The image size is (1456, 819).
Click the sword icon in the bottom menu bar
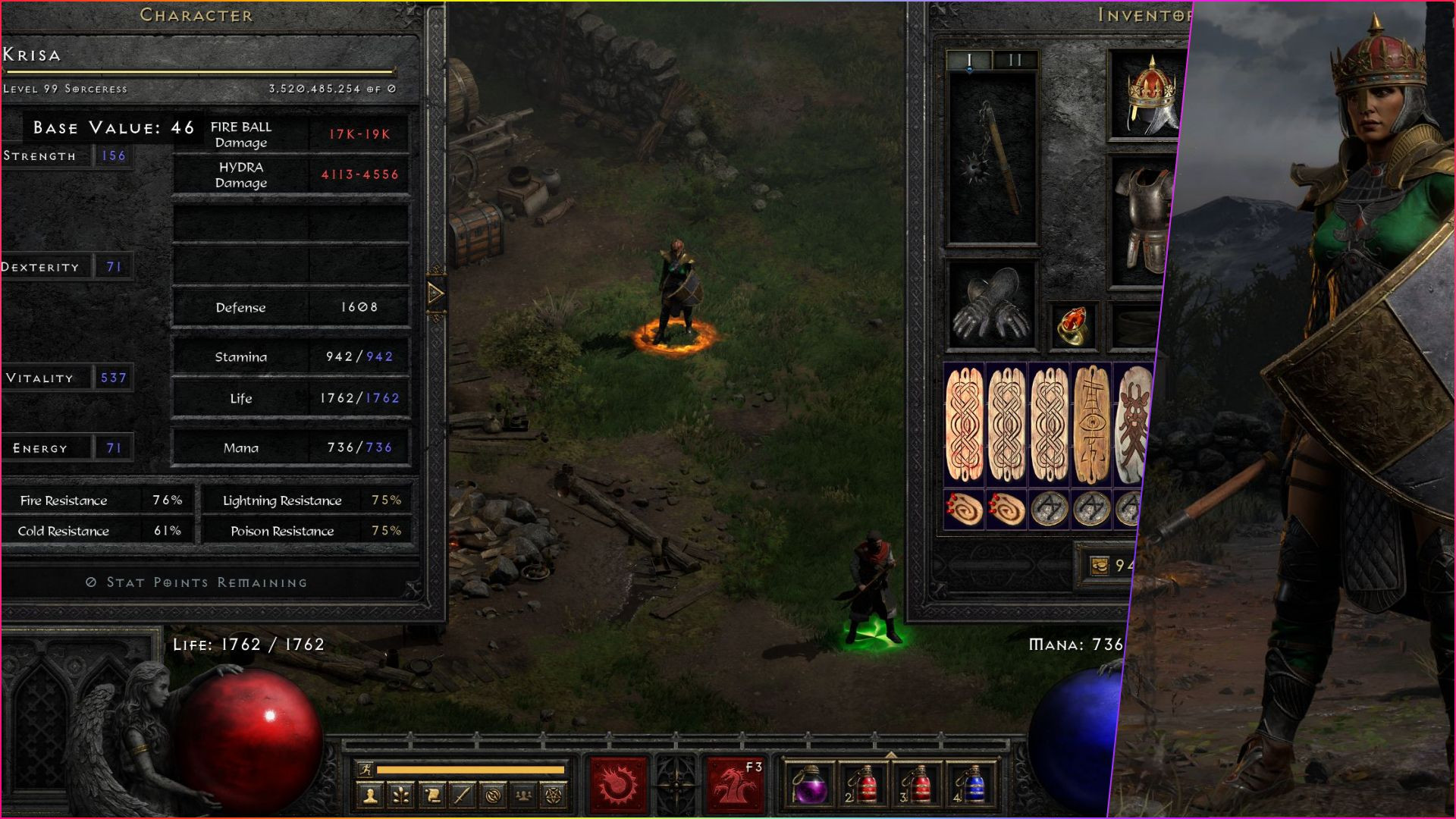point(463,793)
